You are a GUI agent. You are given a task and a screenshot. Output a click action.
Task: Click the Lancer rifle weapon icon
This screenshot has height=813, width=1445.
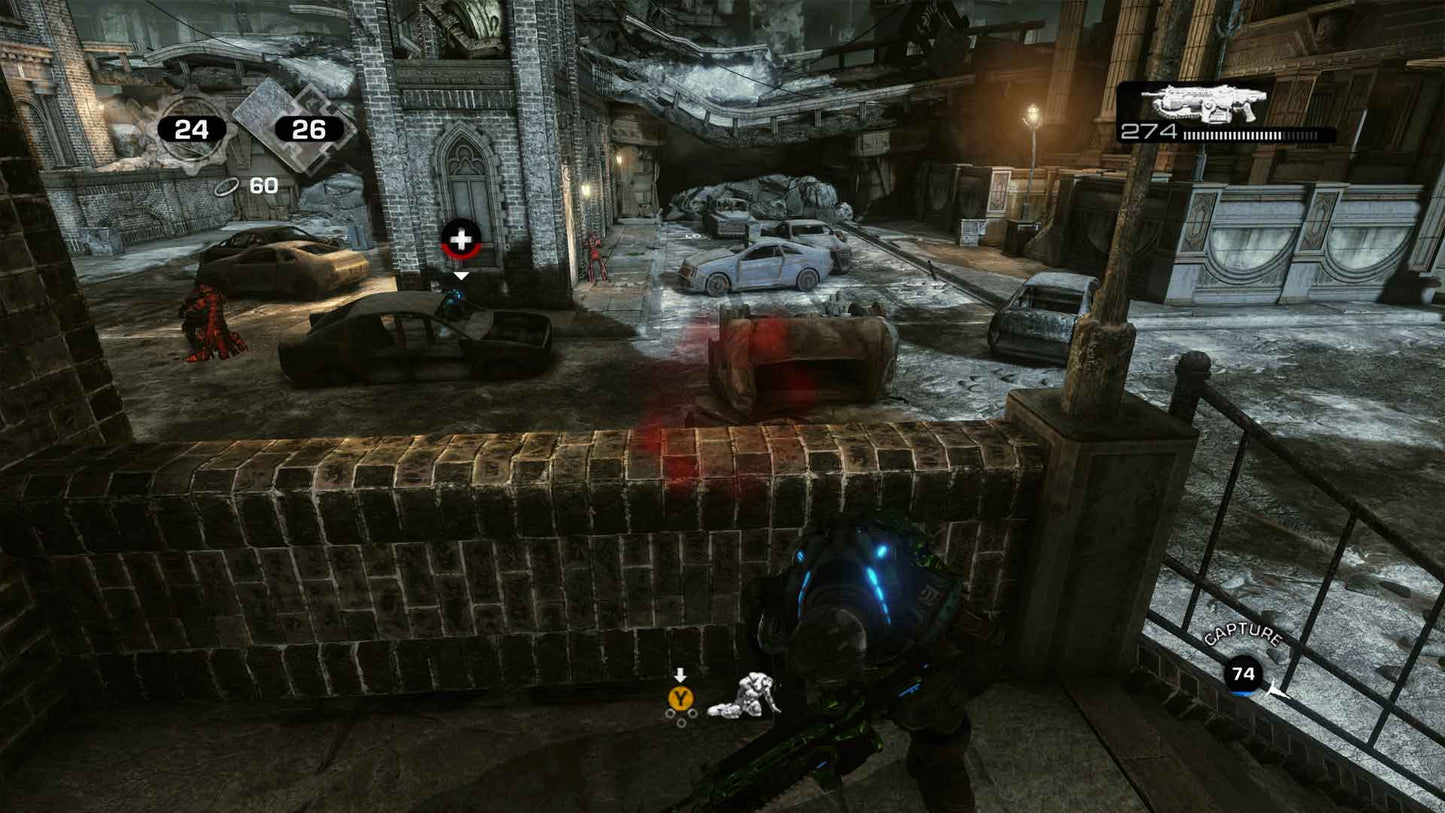(x=1205, y=100)
